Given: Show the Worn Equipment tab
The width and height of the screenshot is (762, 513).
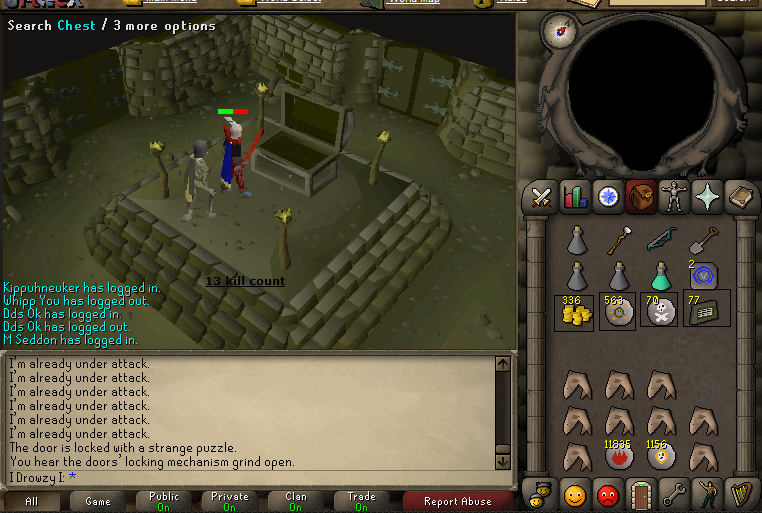Looking at the screenshot, I should (674, 197).
